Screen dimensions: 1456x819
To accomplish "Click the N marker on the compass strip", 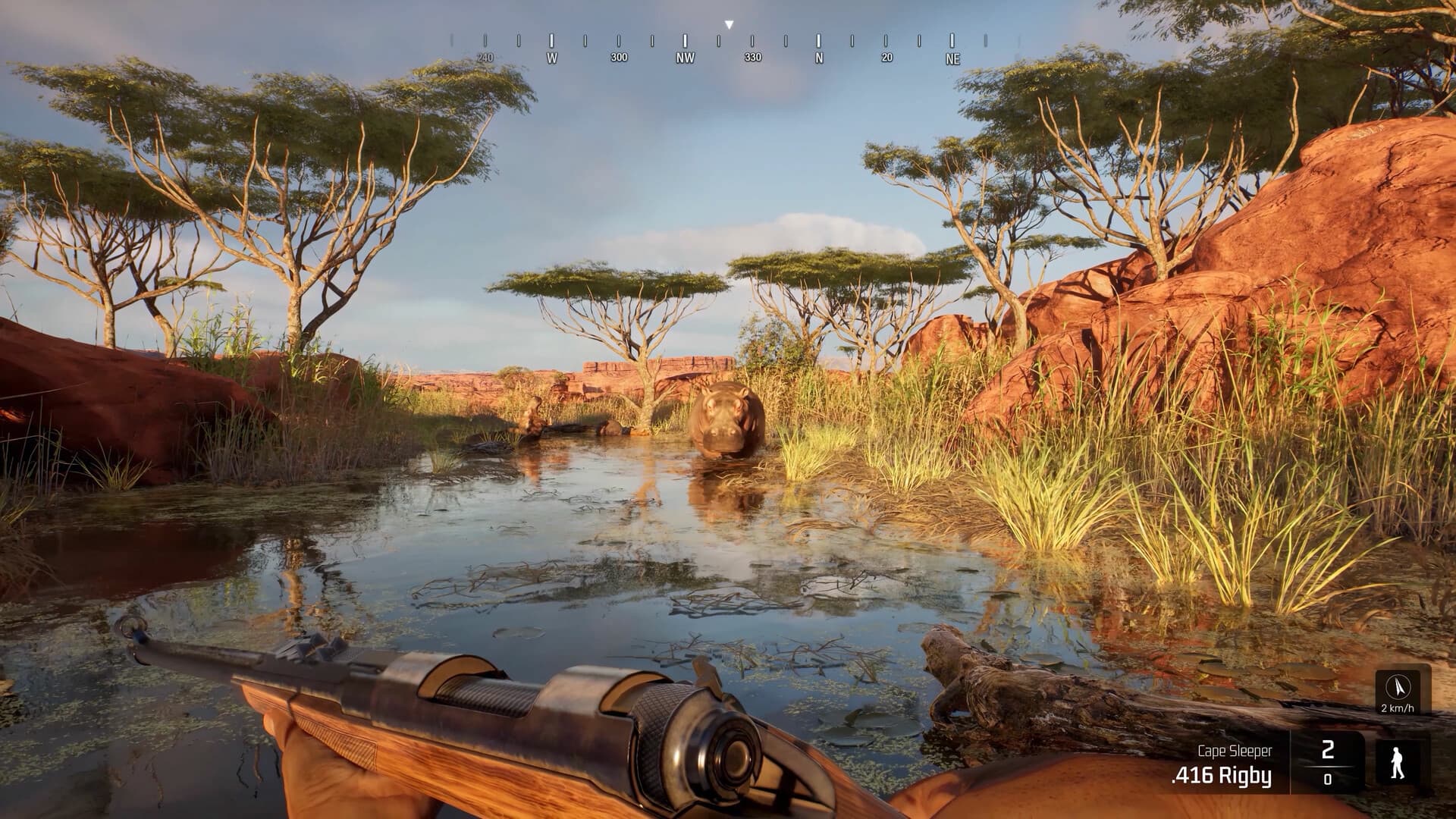I will coord(818,56).
